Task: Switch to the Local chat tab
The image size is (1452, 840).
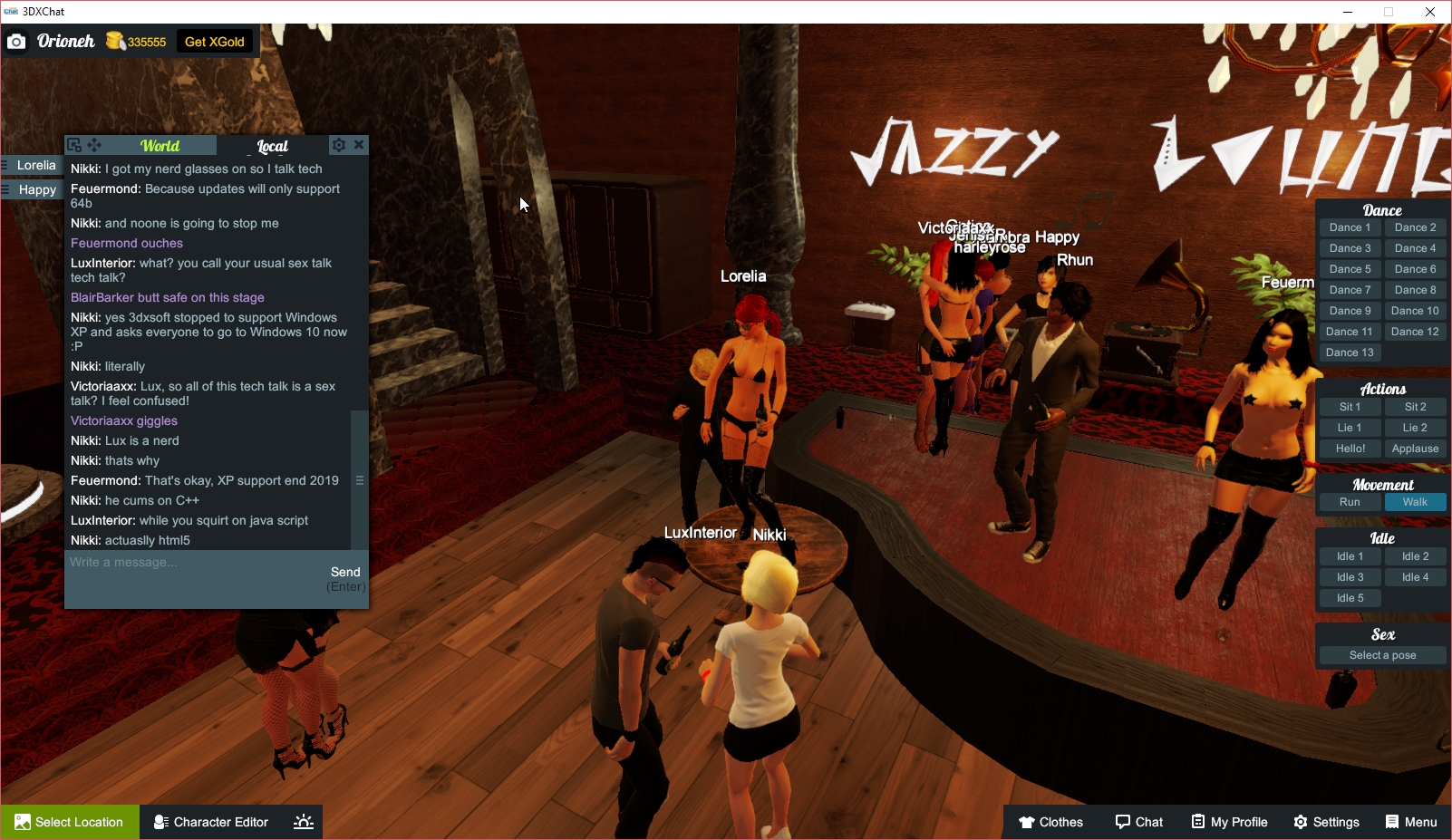Action: point(271,146)
